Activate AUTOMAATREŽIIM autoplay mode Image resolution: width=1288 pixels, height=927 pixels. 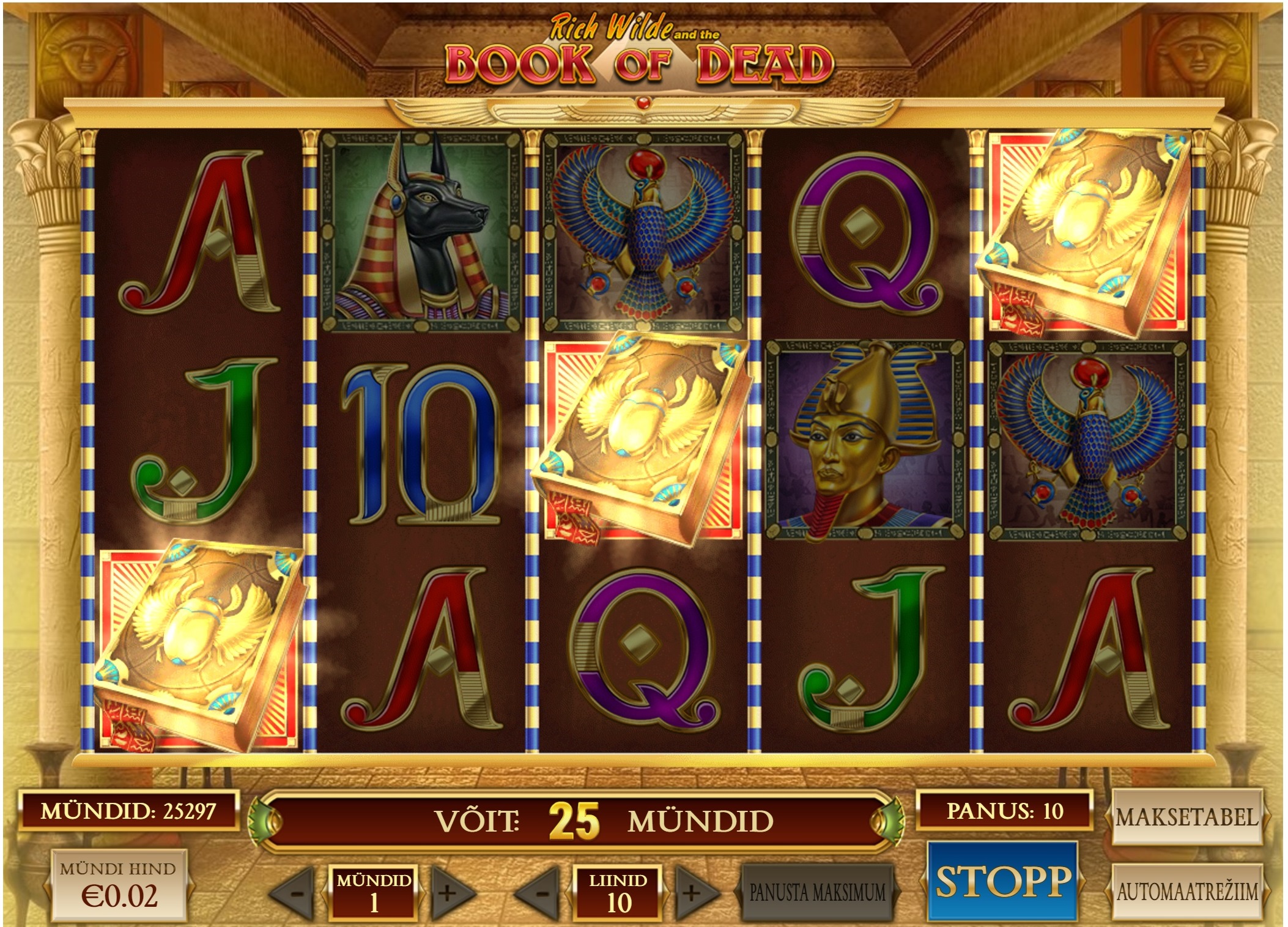coord(1186,892)
